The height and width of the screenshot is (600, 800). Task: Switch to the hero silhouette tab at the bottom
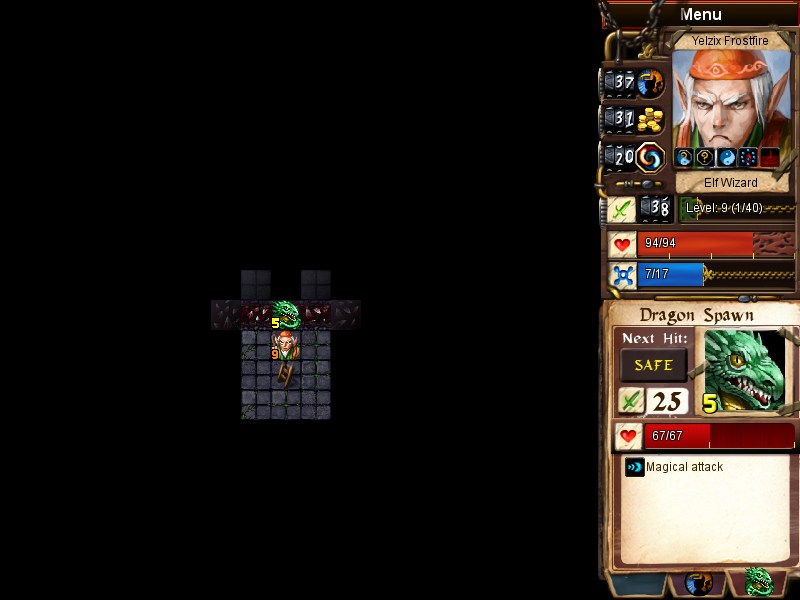pyautogui.click(x=698, y=582)
